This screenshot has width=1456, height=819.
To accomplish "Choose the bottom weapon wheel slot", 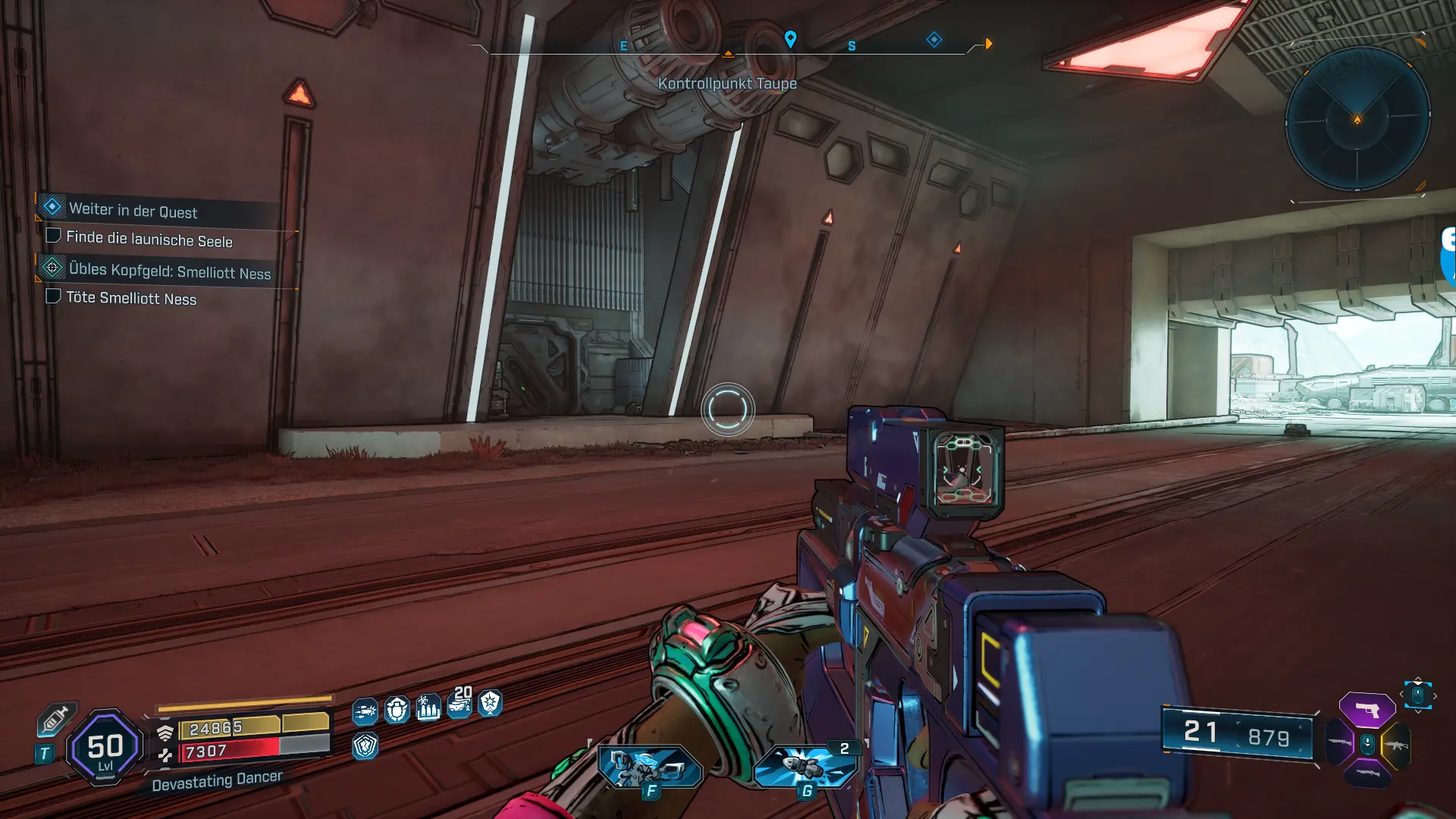I will pos(1368,773).
